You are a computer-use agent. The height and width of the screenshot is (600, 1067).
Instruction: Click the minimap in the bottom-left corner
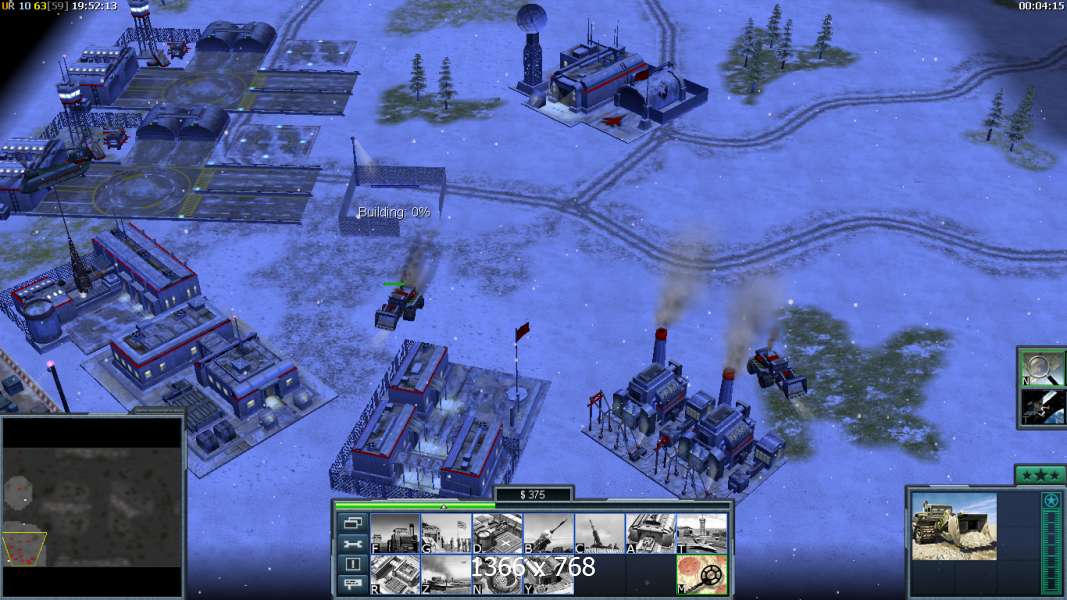92,507
